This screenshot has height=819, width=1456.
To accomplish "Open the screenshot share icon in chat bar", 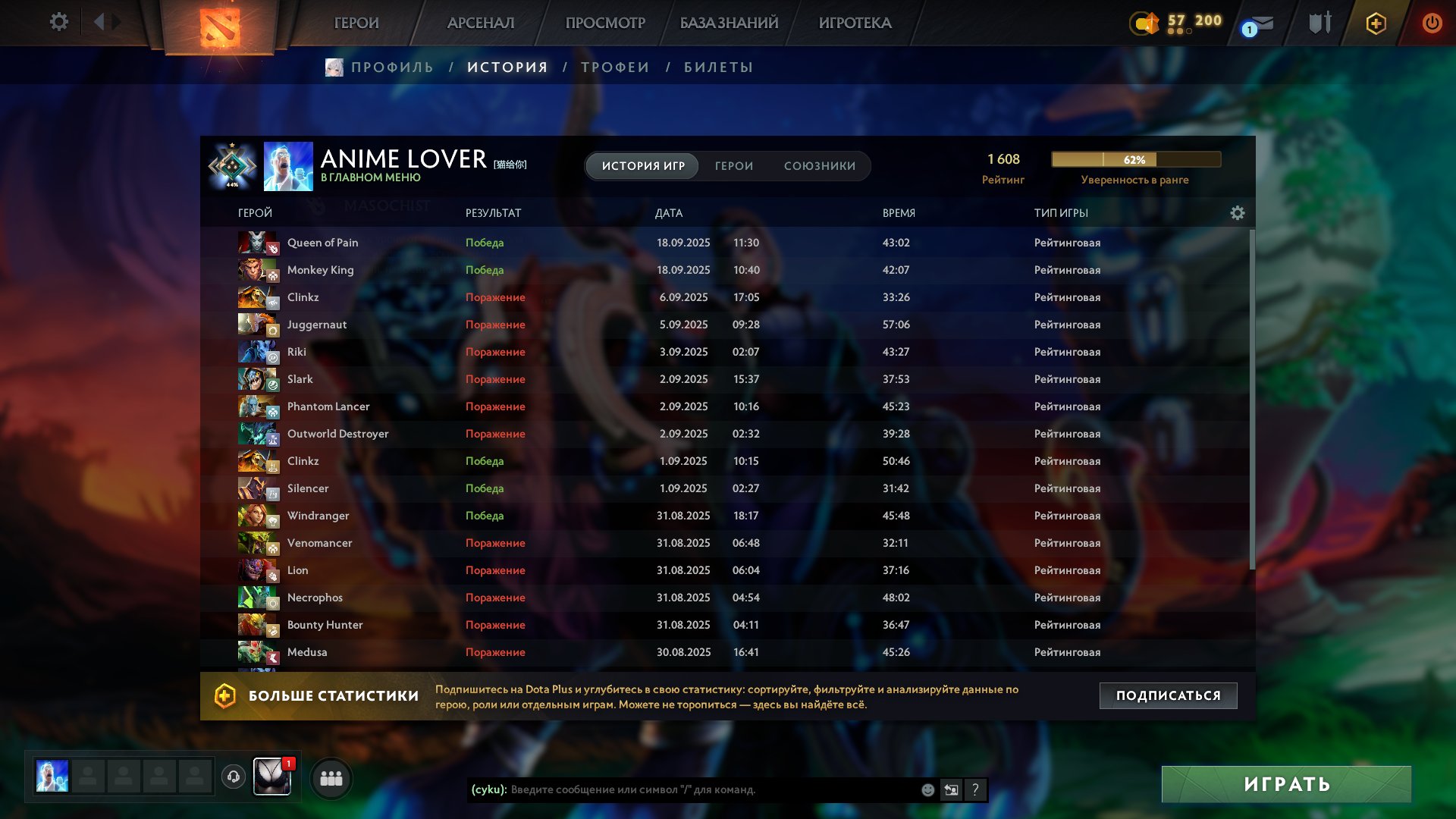I will 951,790.
